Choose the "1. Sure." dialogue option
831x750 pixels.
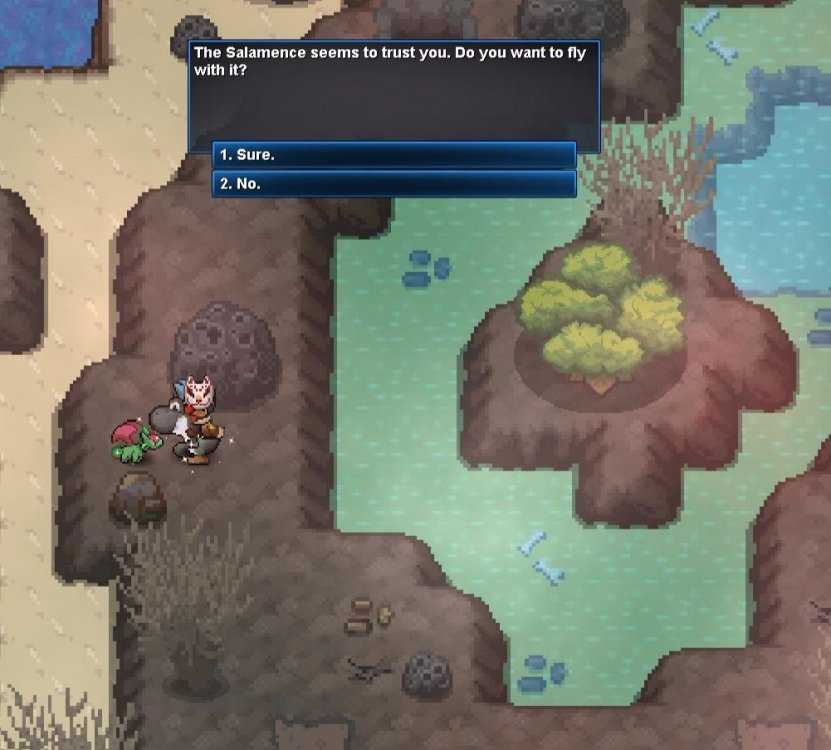click(394, 155)
